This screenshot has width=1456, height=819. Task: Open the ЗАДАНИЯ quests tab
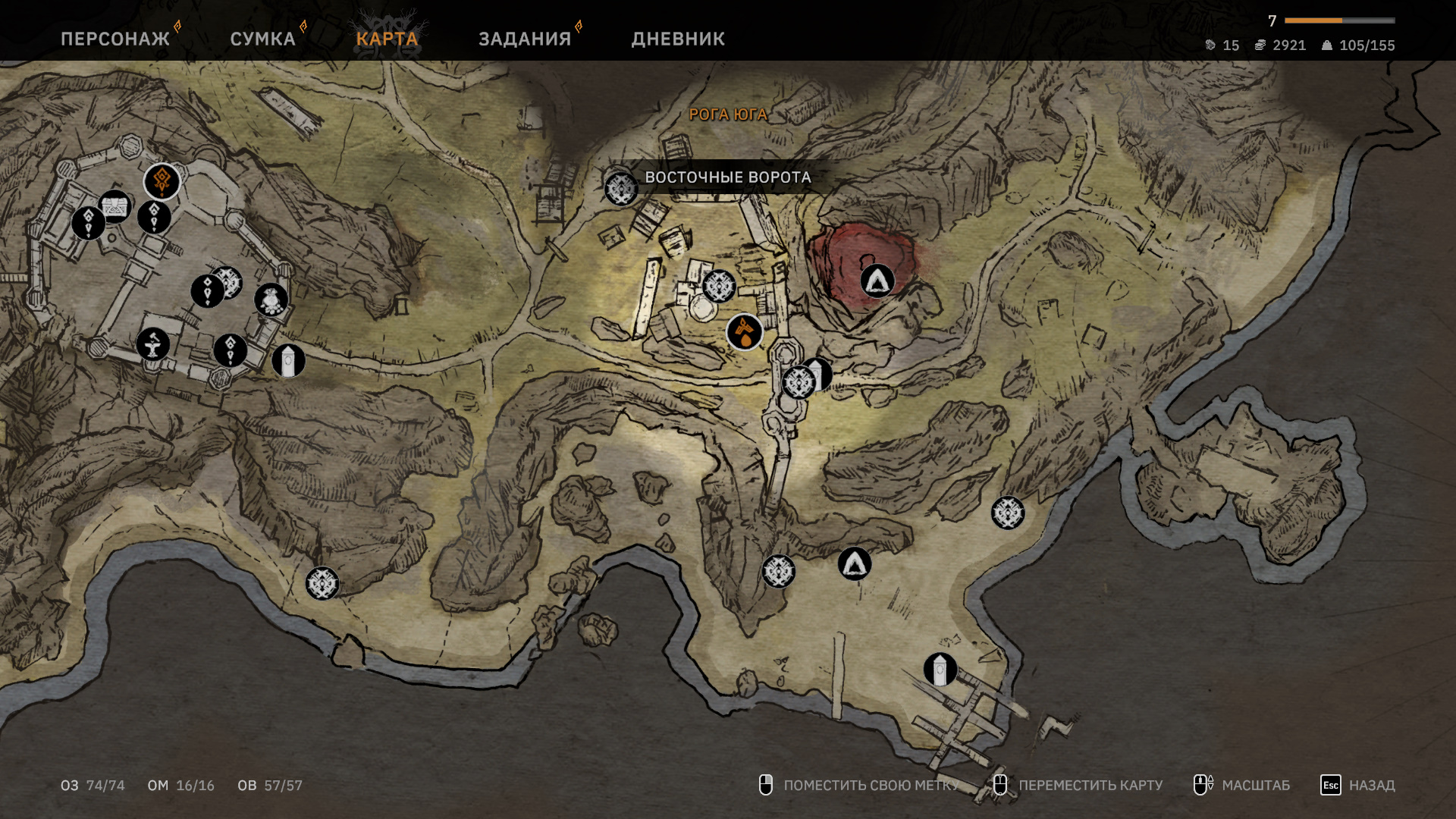(525, 39)
